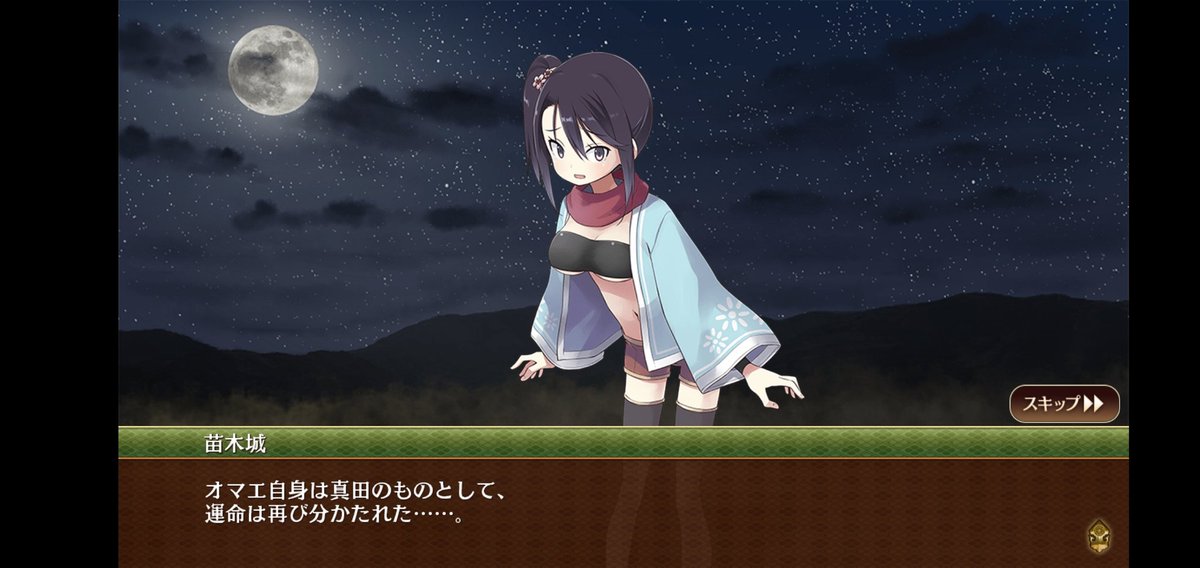Click the golden emblem in the dialogue corner
Viewport: 1200px width, 568px height.
coord(1099,535)
